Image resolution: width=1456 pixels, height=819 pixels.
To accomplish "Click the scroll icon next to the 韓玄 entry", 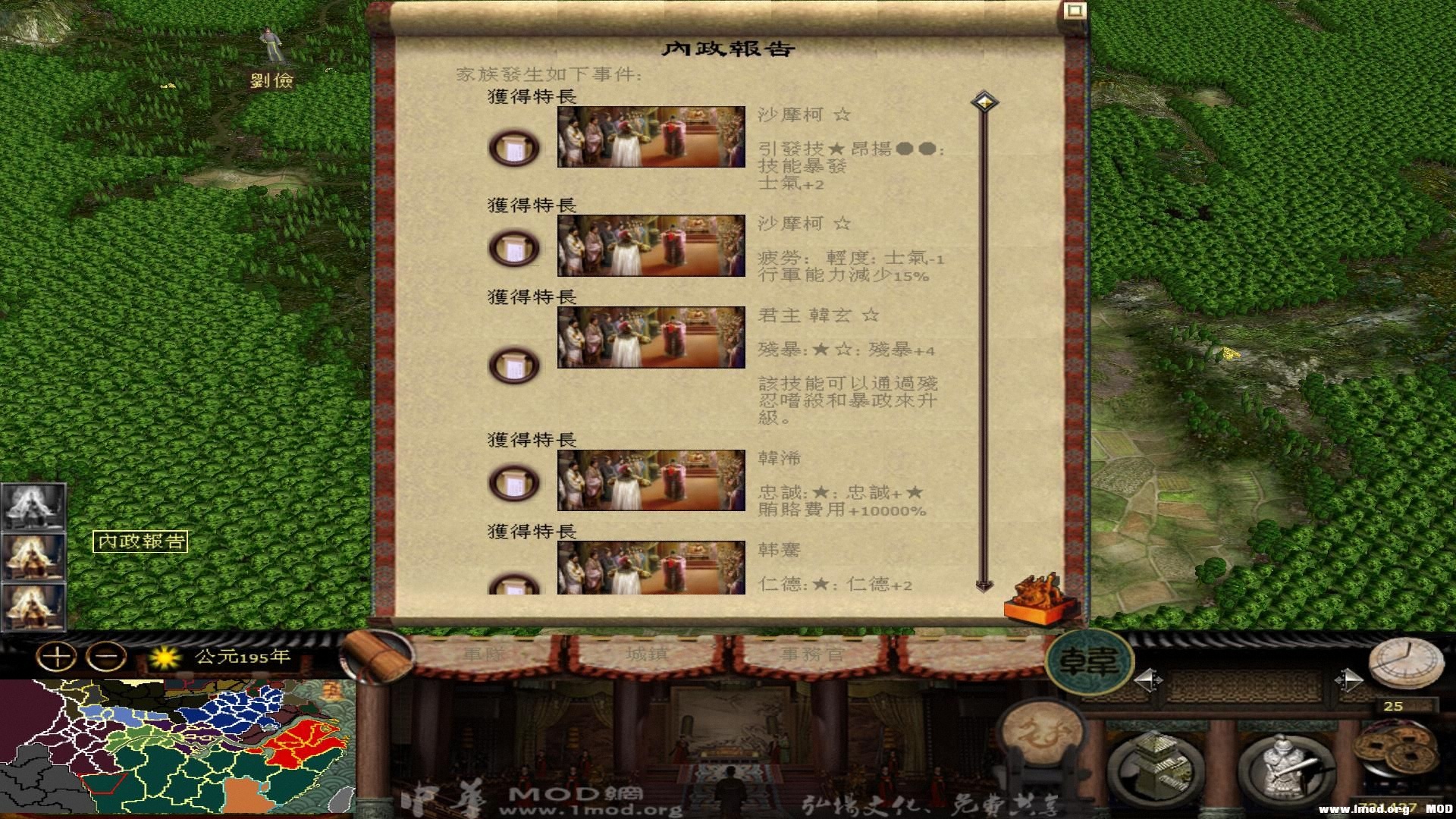I will coord(513,365).
